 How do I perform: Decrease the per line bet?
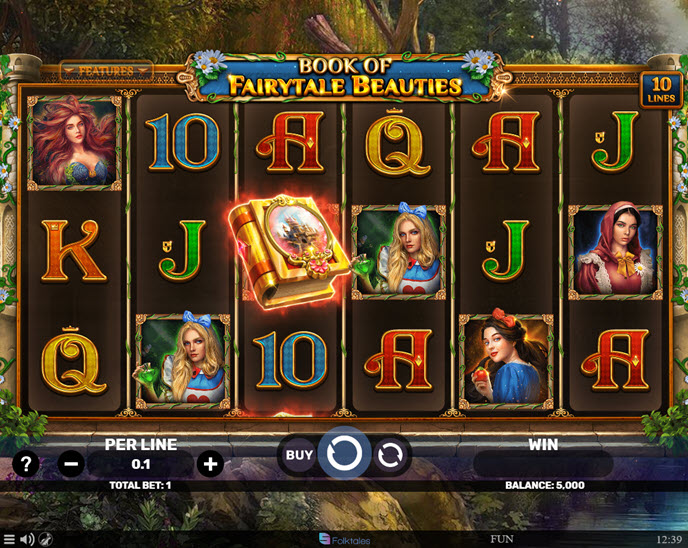tap(70, 464)
